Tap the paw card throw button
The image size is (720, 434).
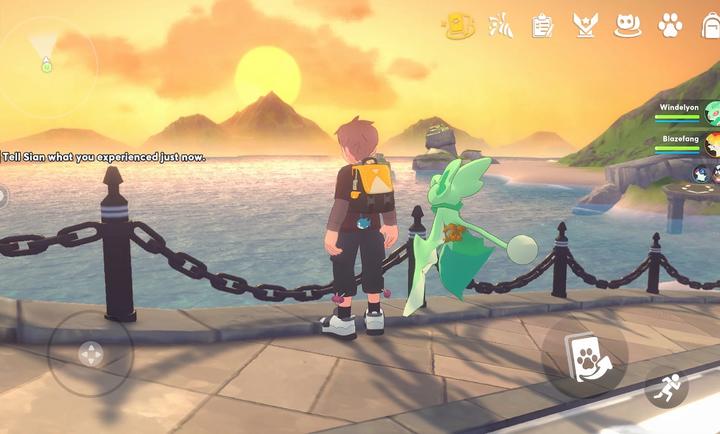pos(584,357)
